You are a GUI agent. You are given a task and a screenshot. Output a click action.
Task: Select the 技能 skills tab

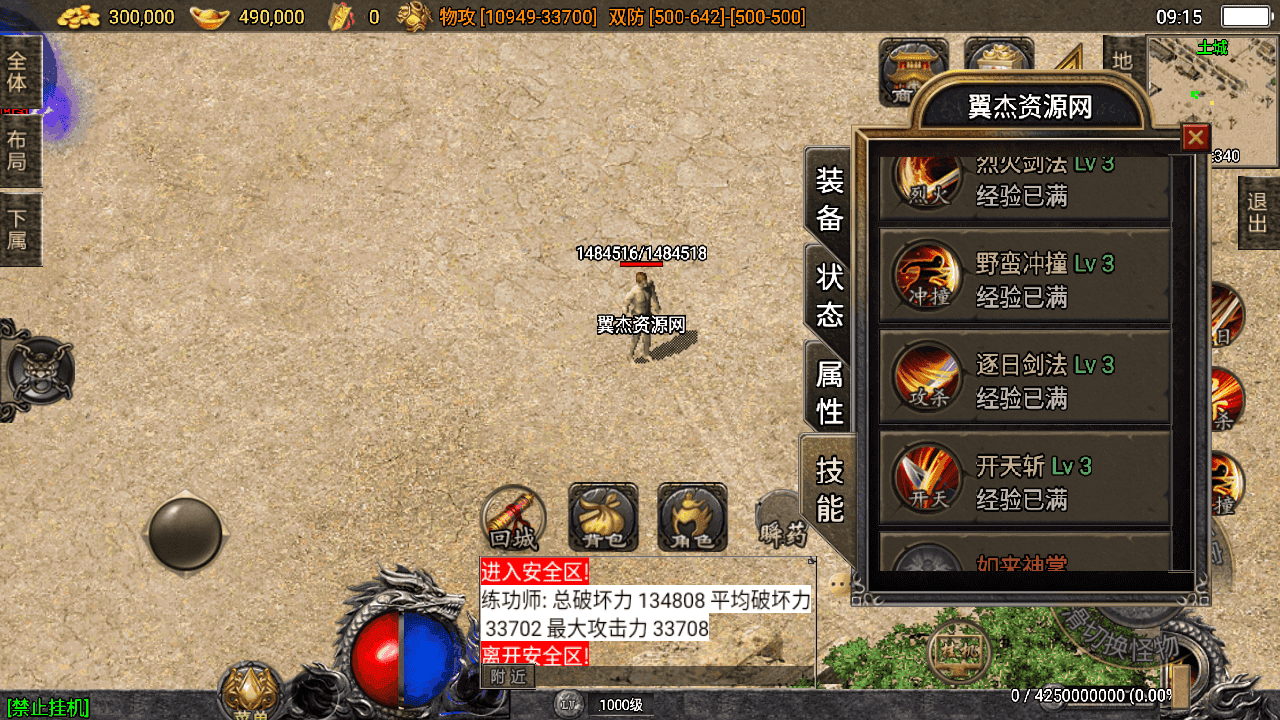830,489
